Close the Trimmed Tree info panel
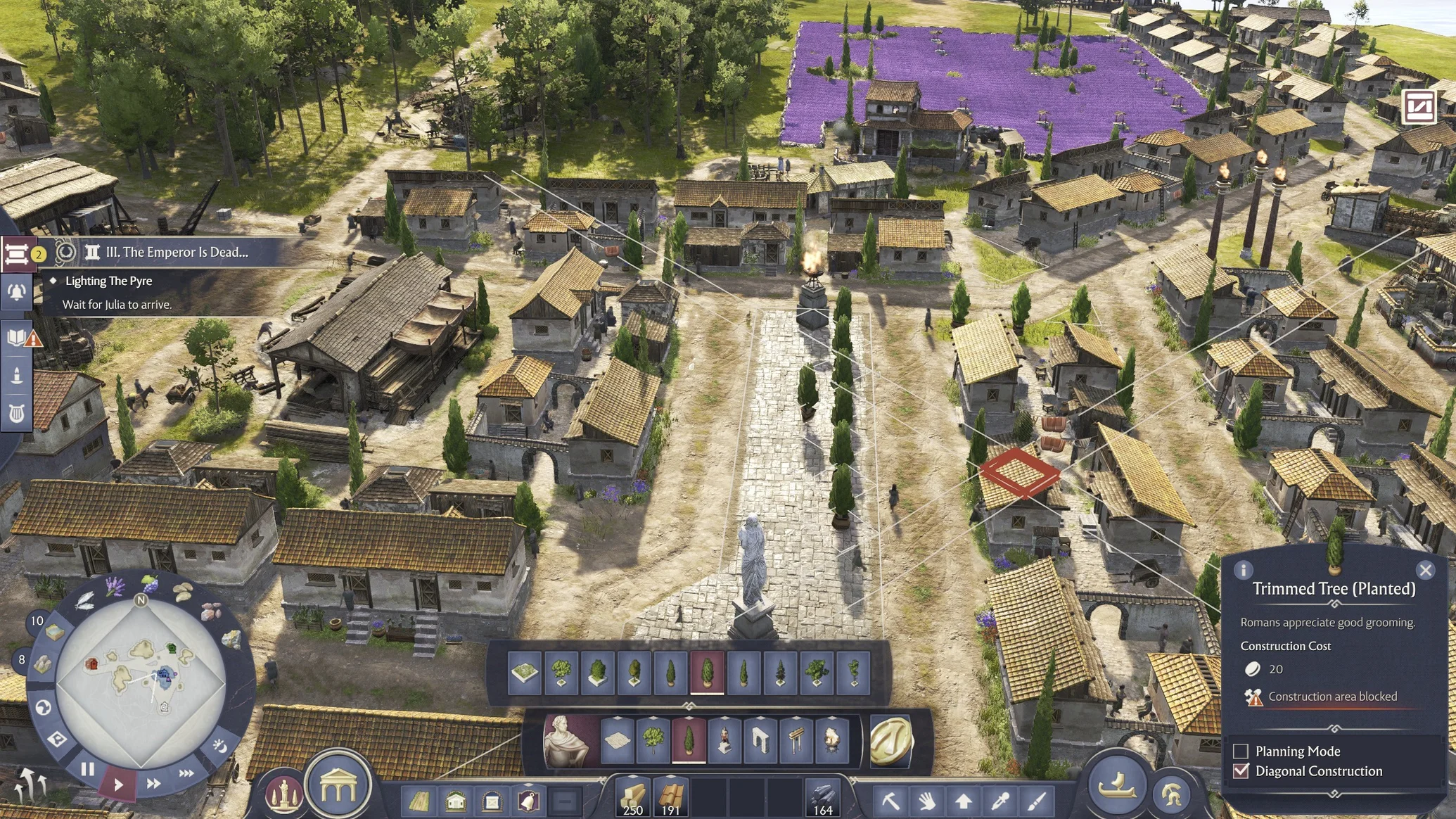This screenshot has width=1456, height=819. click(1425, 570)
